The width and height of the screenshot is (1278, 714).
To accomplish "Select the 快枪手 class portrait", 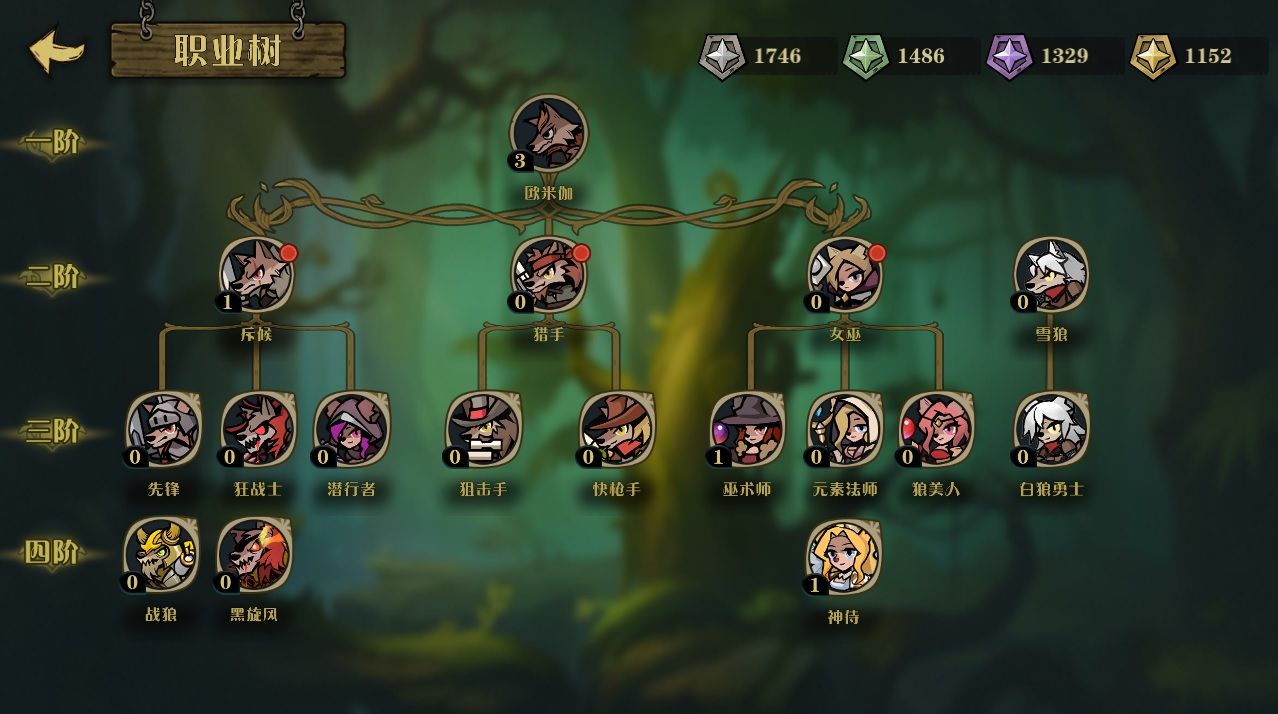I will (x=616, y=429).
